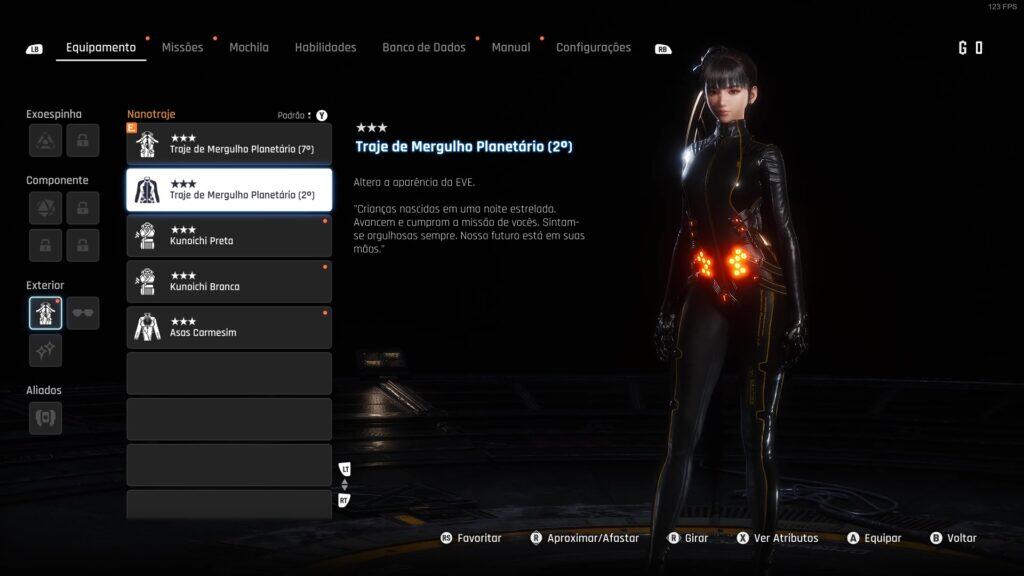The image size is (1024, 576).
Task: Select the Exterior sparkle accessory slot
Action: (45, 350)
